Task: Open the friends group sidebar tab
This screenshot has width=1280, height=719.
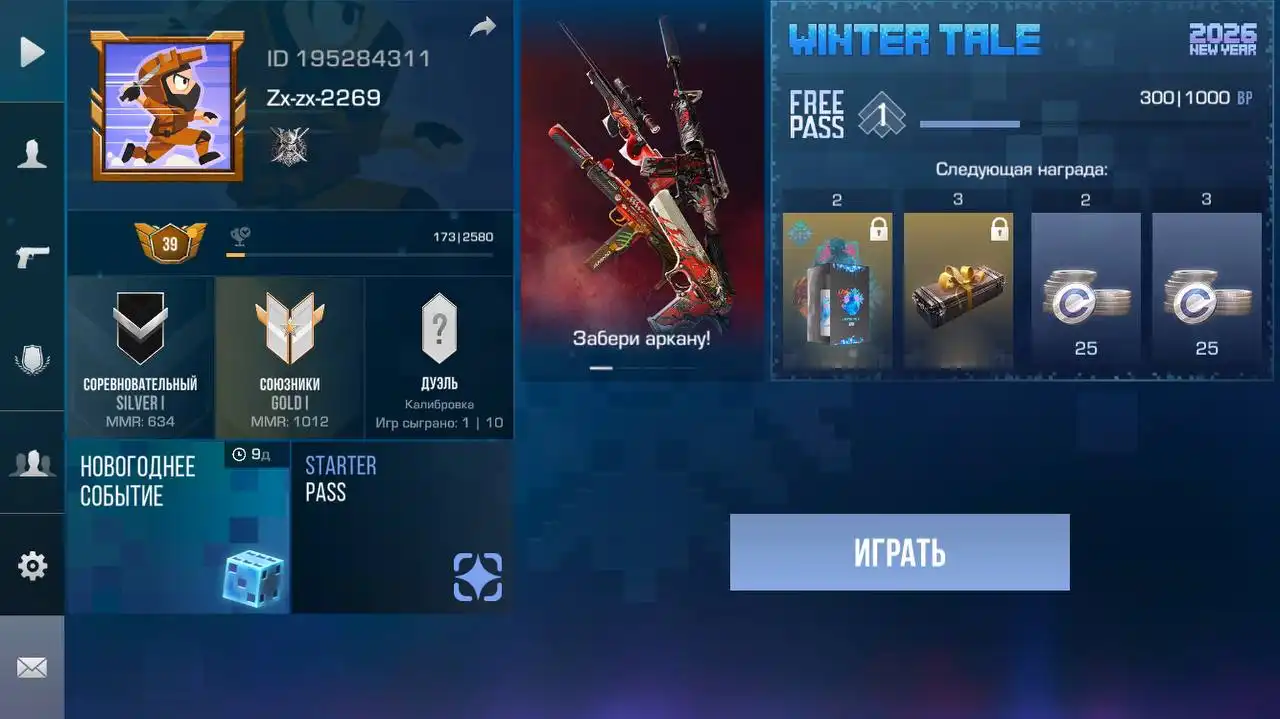Action: pos(32,463)
